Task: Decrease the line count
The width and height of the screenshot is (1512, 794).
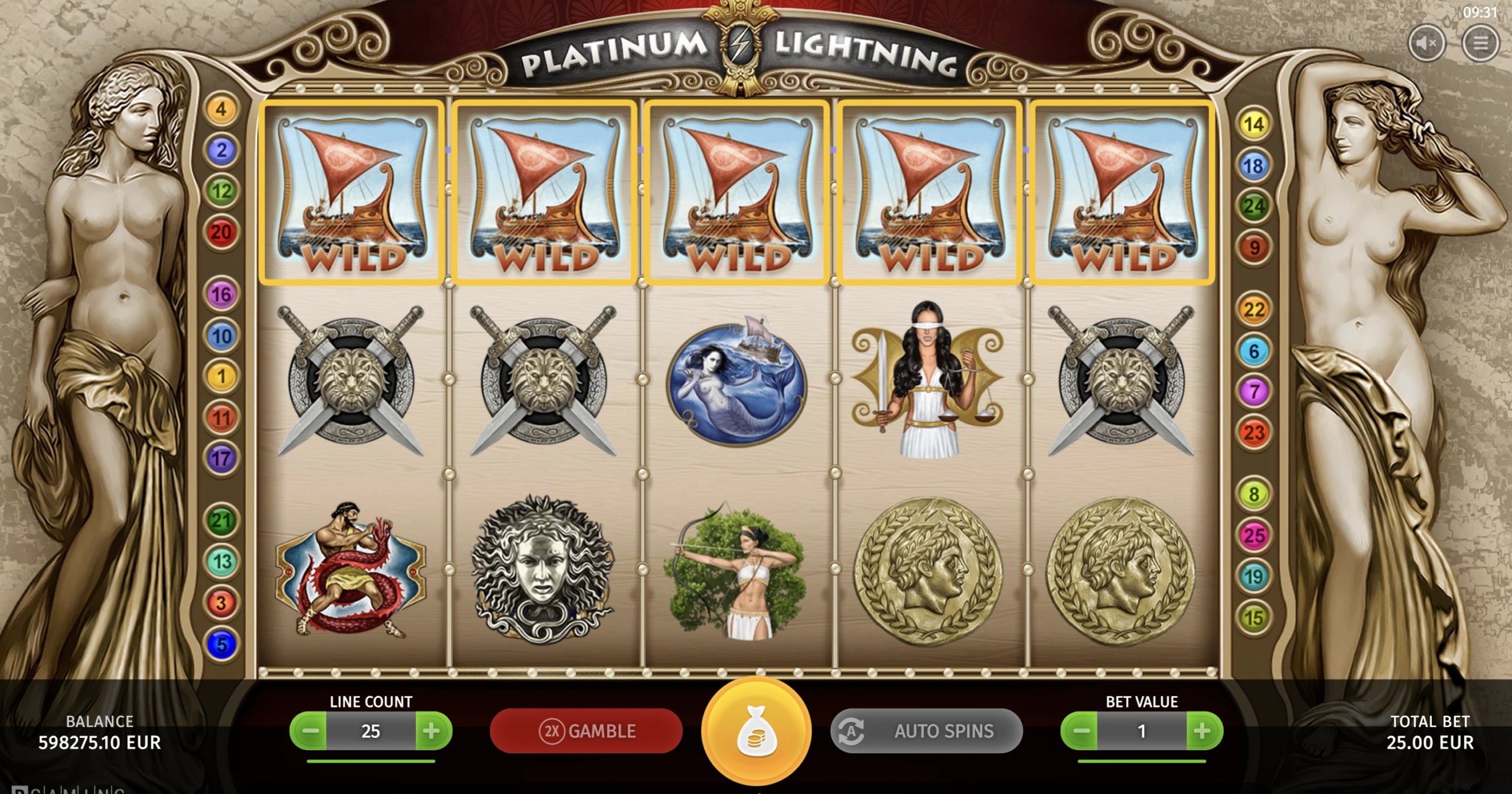Action: click(309, 731)
